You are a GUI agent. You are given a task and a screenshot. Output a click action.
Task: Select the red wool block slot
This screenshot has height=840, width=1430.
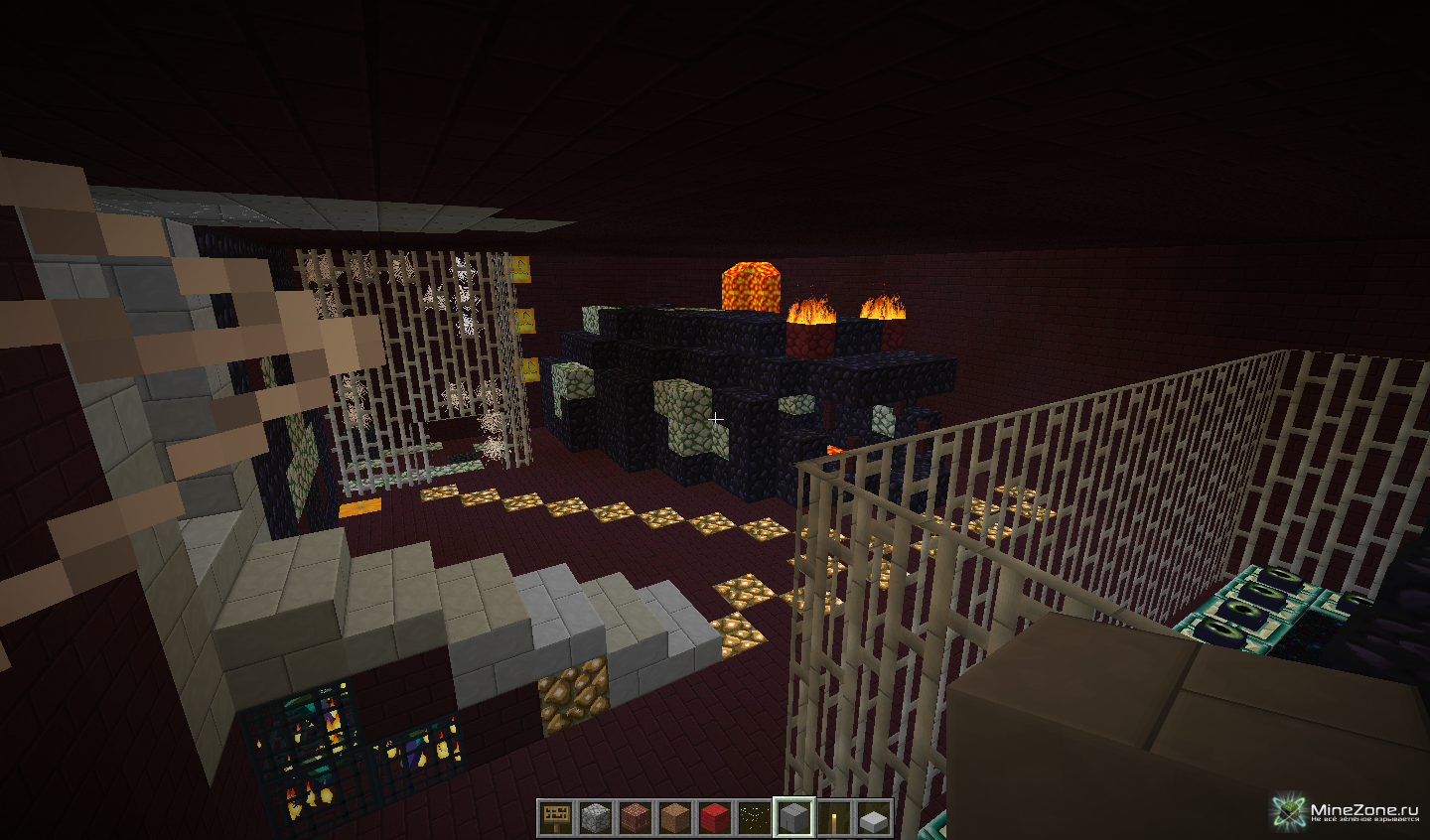tap(715, 818)
